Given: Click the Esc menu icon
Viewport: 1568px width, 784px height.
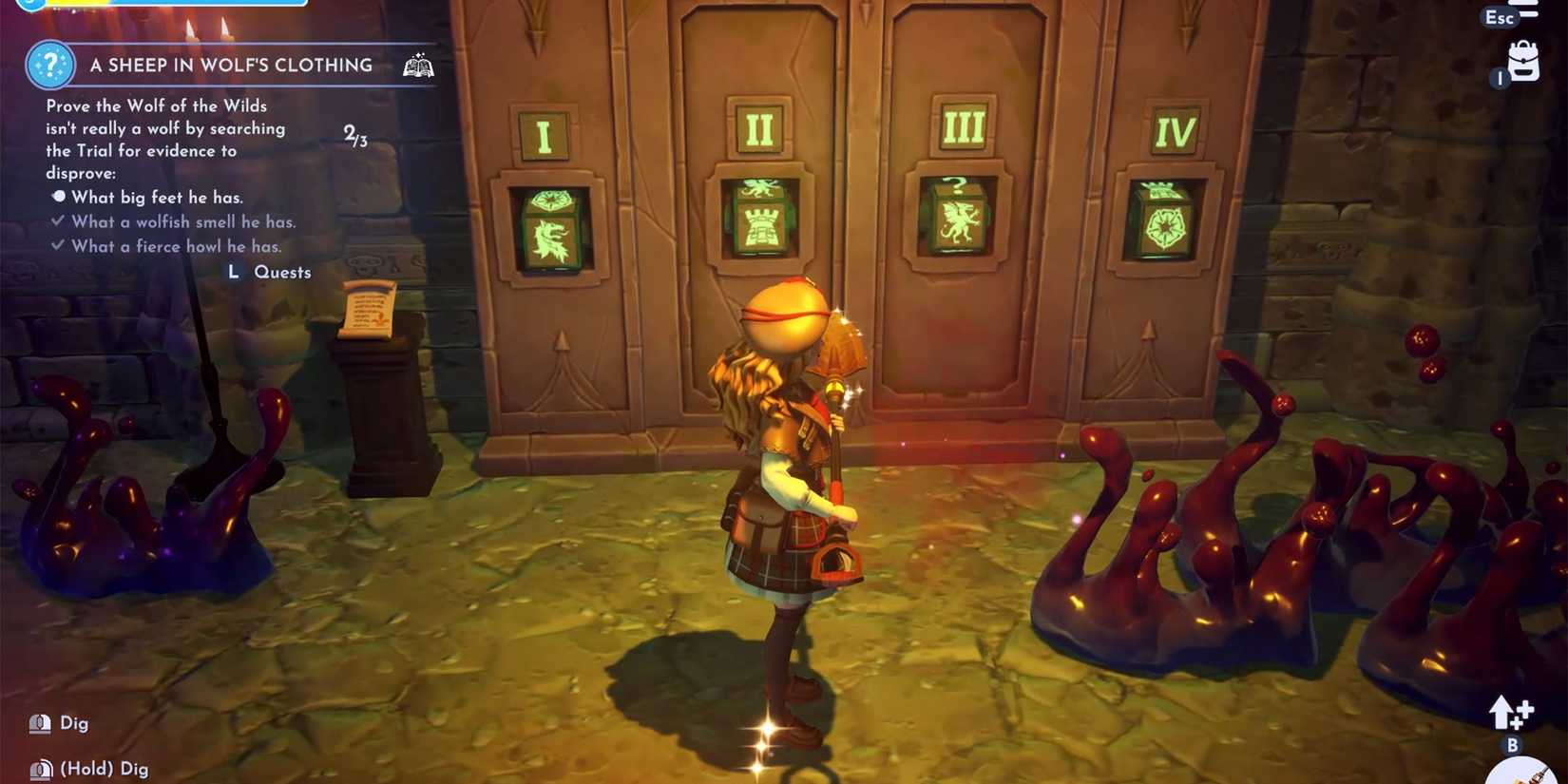Looking at the screenshot, I should (x=1494, y=17).
